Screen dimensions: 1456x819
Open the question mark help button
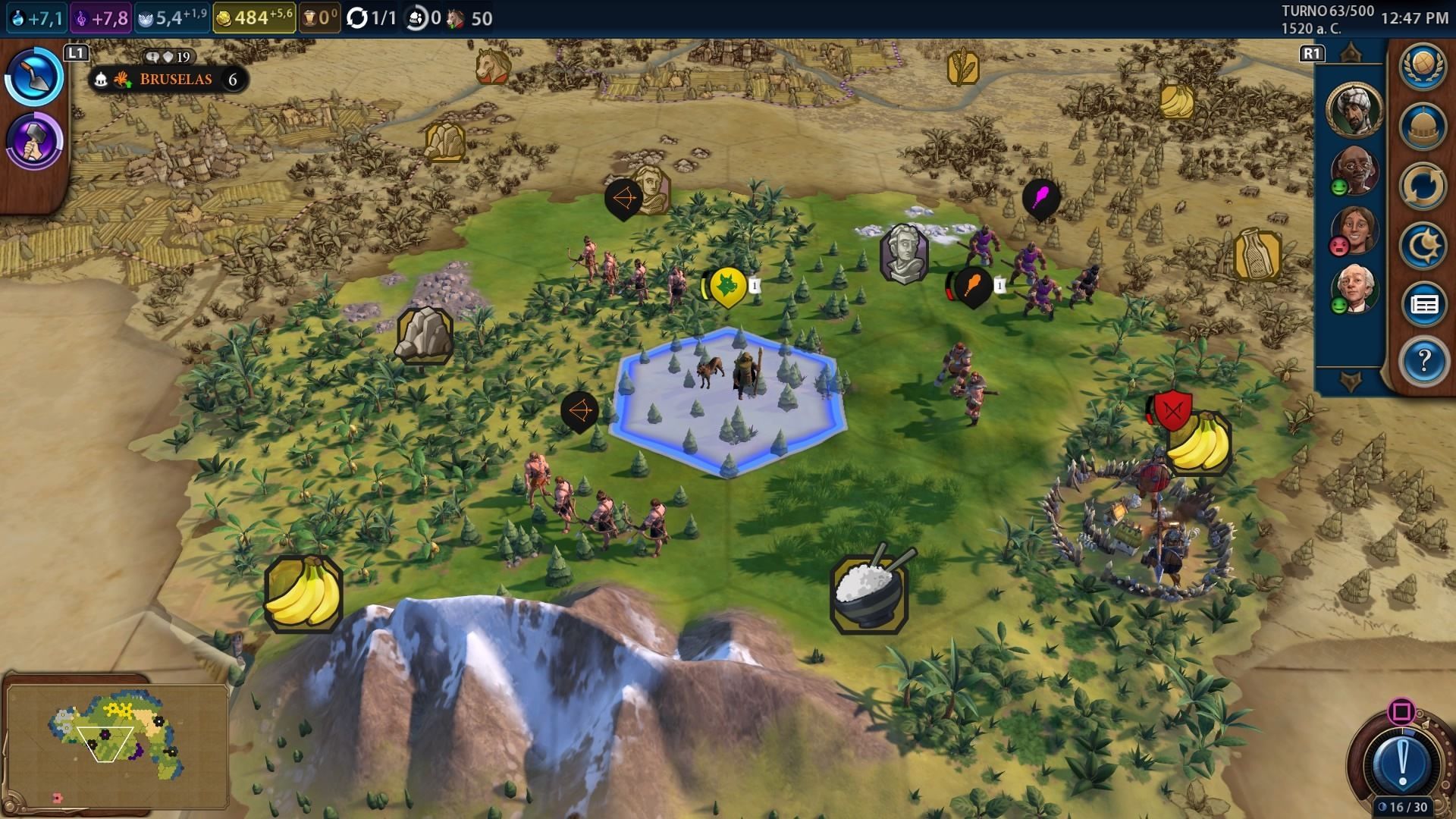1423,361
